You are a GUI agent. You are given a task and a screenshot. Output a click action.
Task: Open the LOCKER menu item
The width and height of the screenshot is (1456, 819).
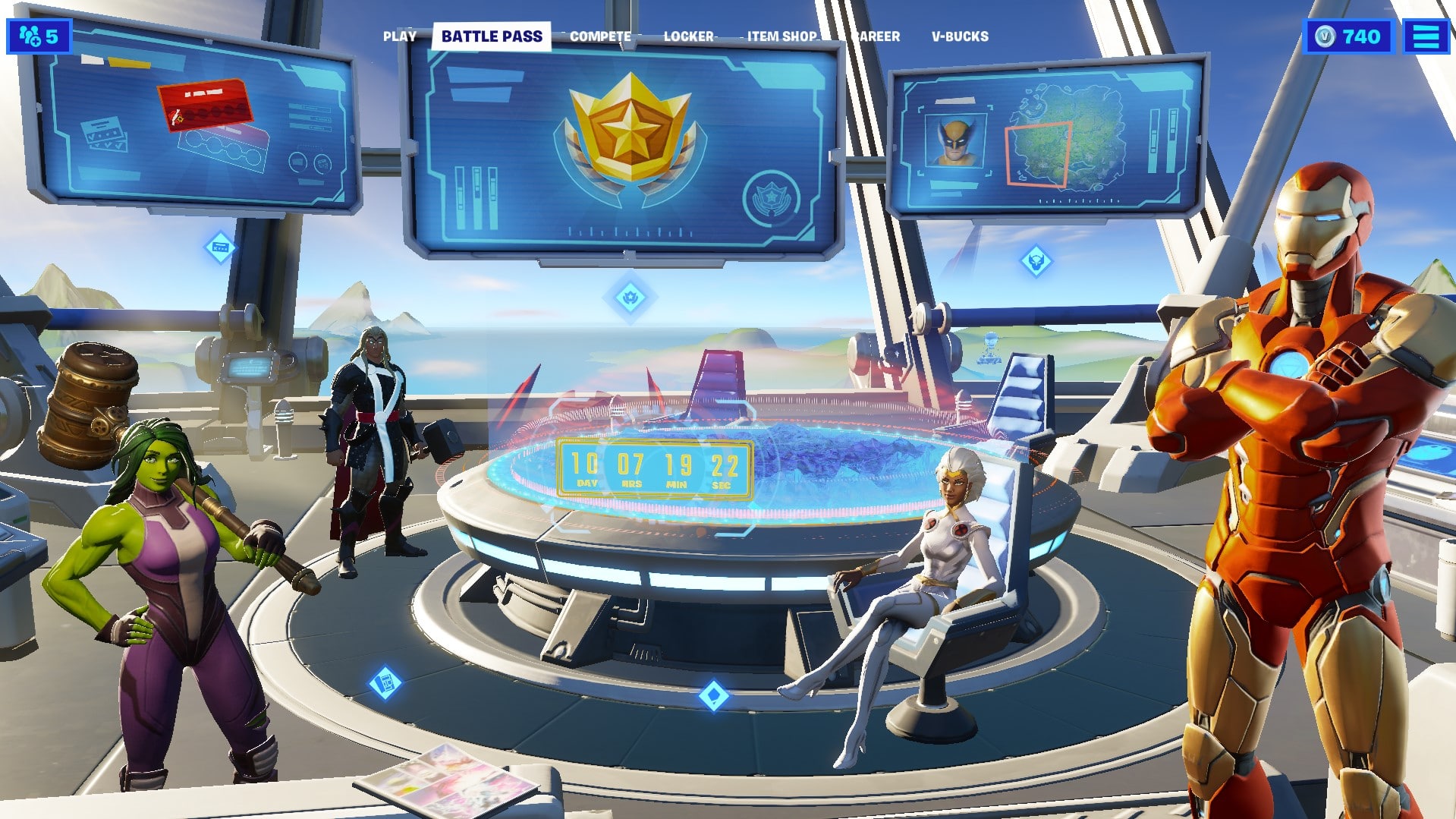point(689,36)
